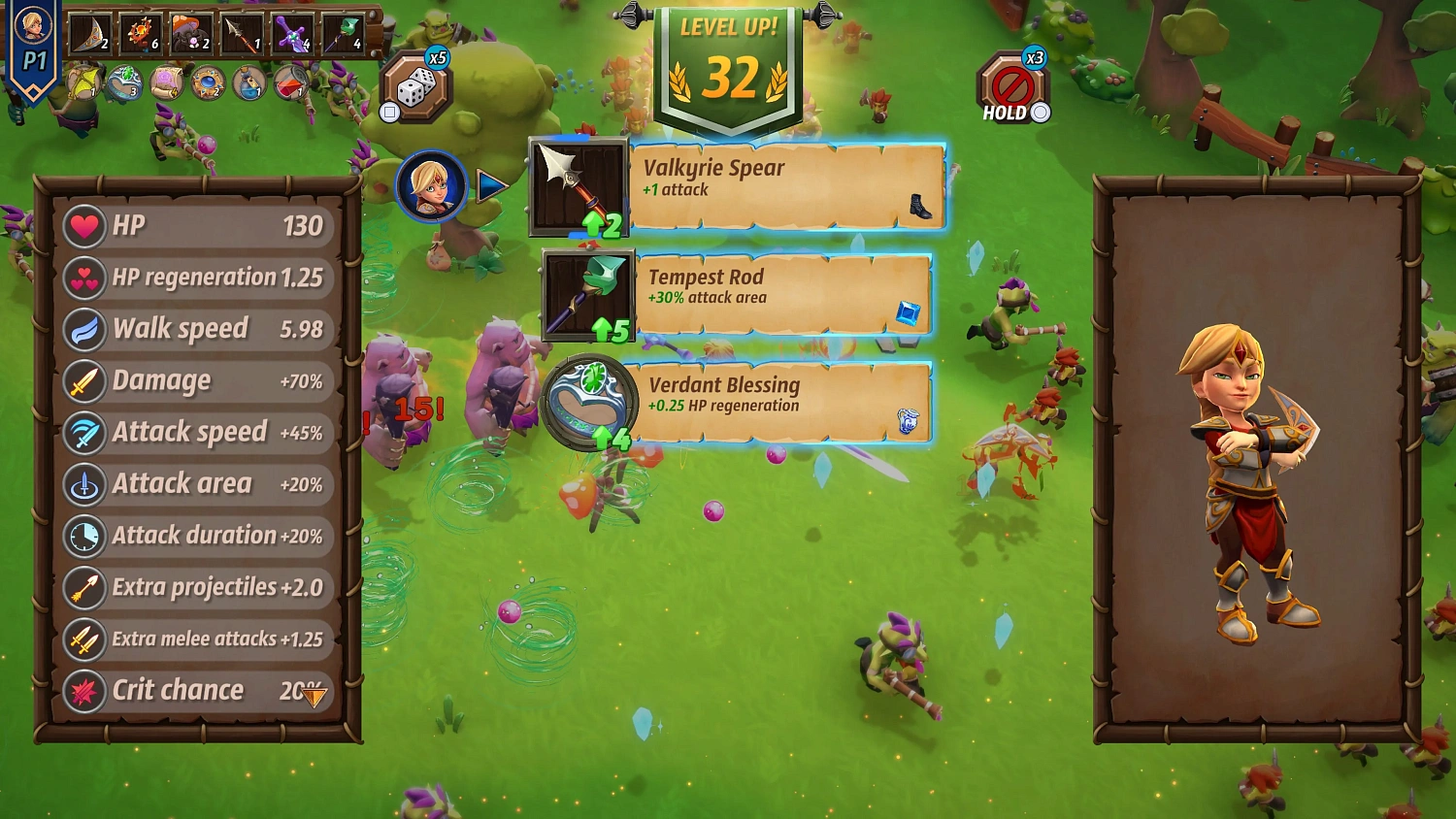Pick the Tempest Rod +30% attack area card
The image size is (1456, 819).
coord(786,291)
